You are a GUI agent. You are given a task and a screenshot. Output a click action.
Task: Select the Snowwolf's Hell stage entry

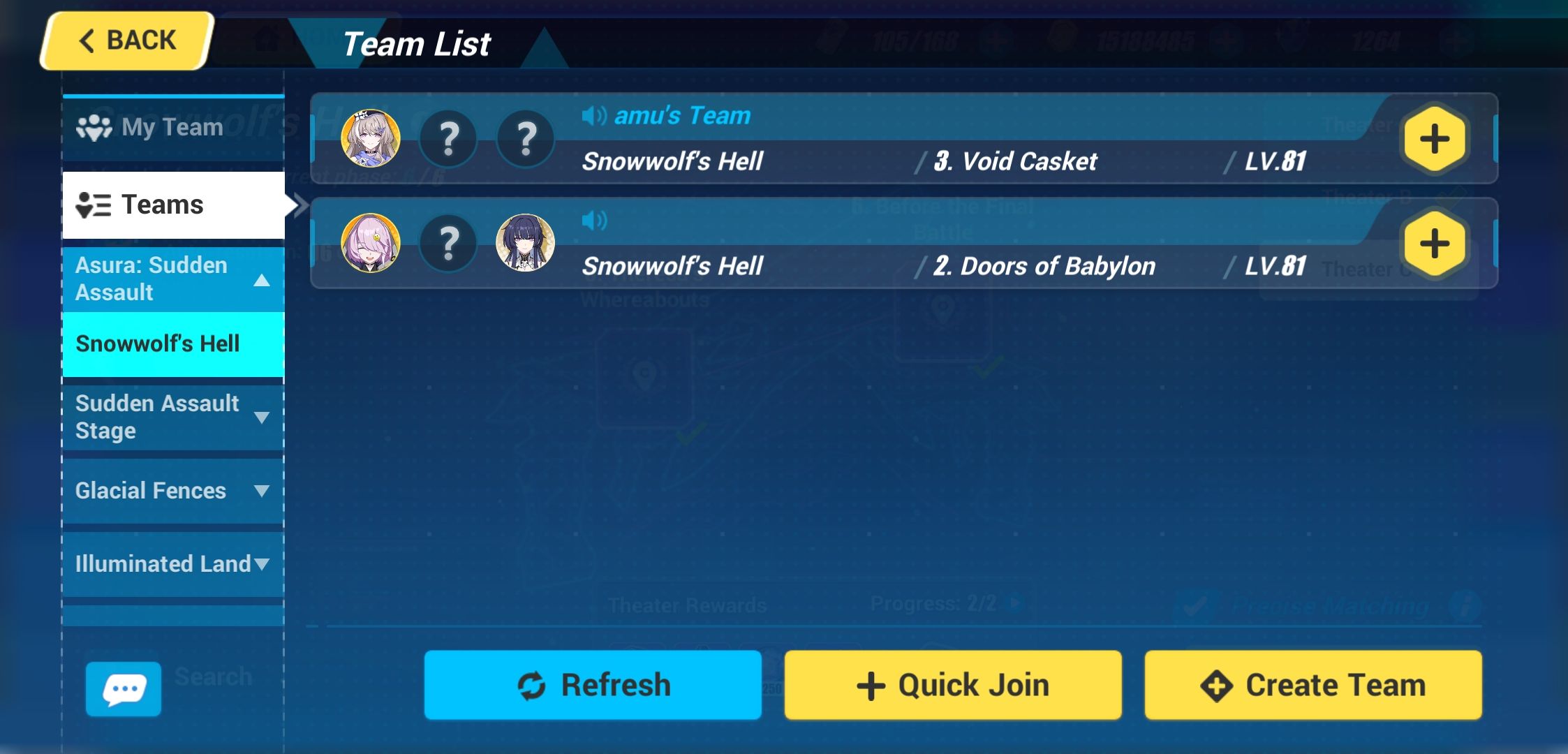pos(157,344)
